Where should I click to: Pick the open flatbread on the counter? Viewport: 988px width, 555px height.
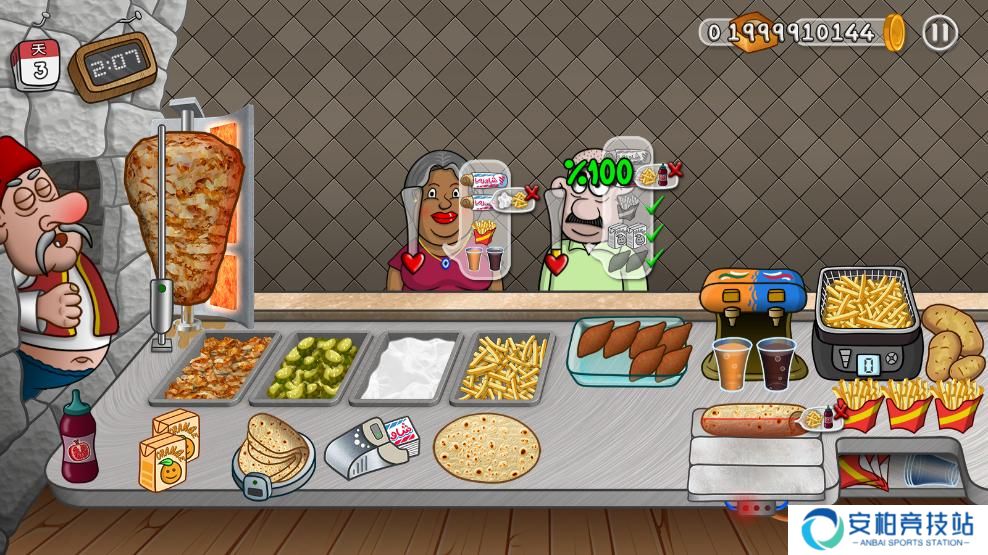tap(486, 447)
